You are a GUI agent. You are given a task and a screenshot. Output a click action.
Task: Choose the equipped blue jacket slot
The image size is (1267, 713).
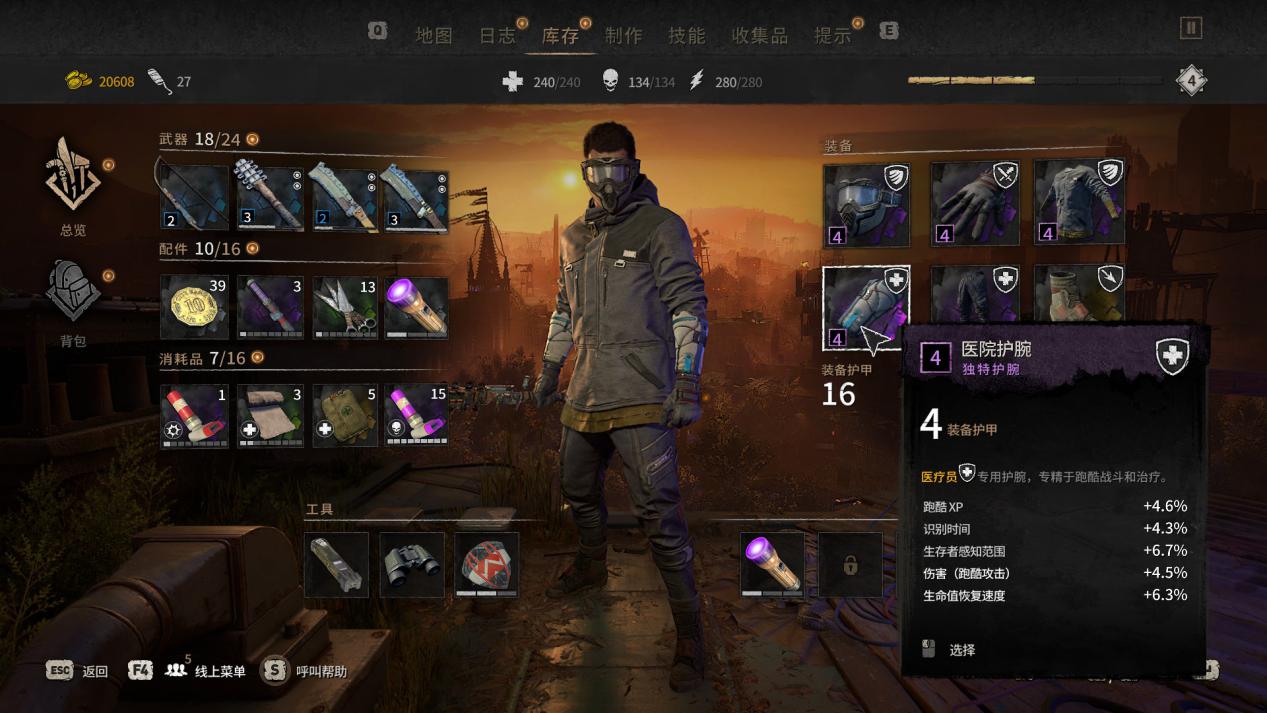pos(1079,204)
